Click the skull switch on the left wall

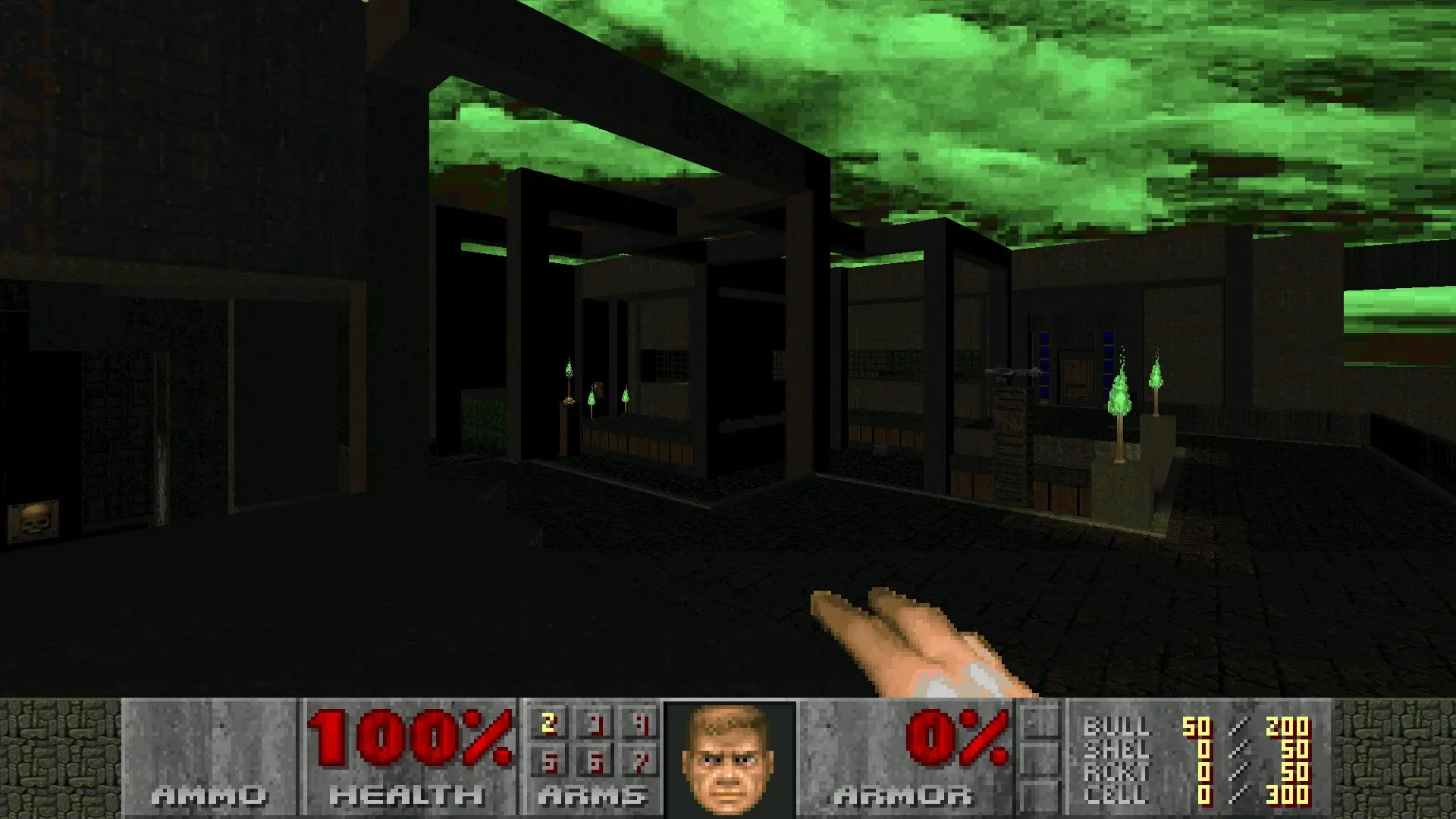coord(33,519)
